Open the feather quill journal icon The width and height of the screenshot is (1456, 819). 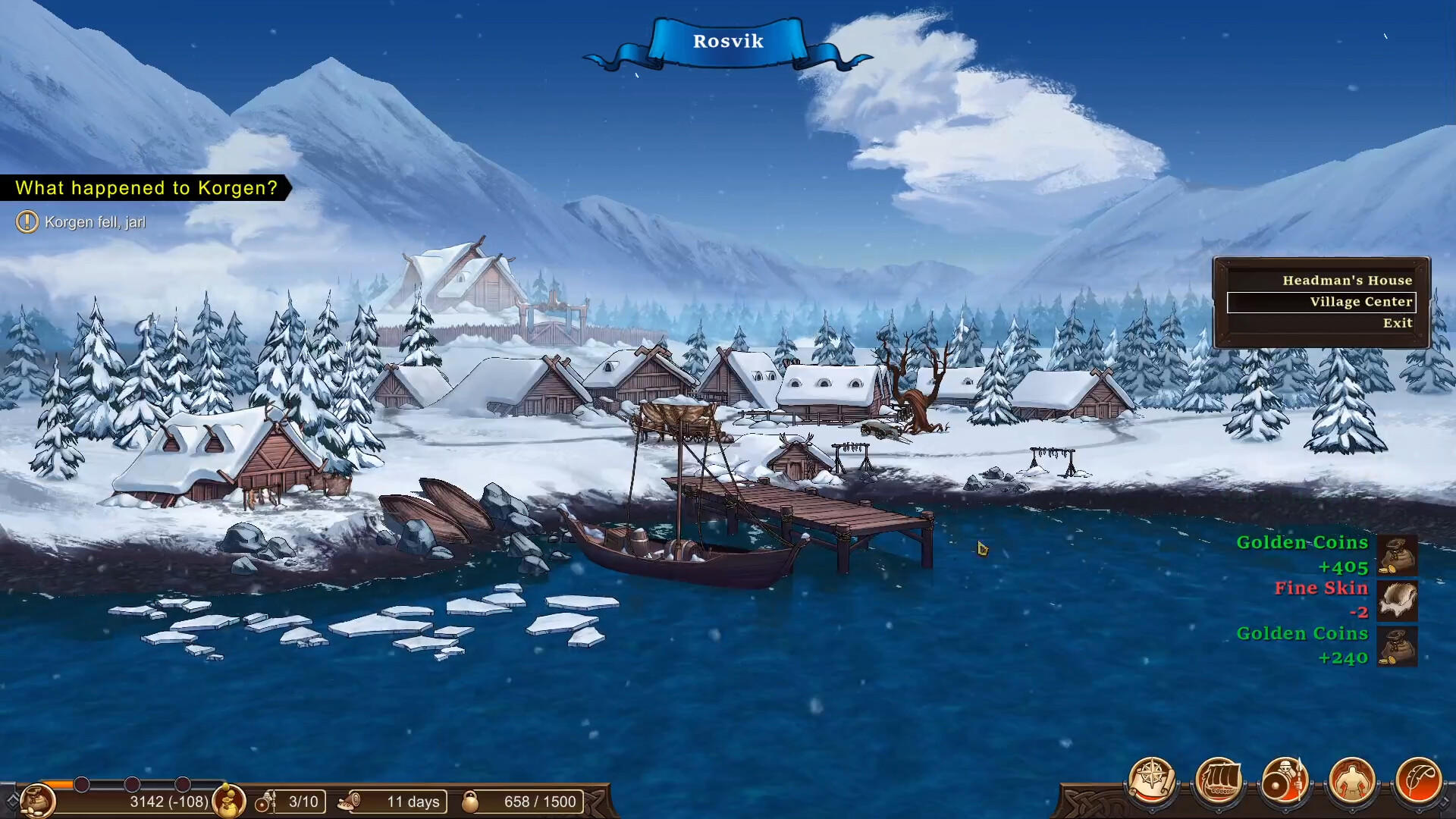(x=1417, y=780)
